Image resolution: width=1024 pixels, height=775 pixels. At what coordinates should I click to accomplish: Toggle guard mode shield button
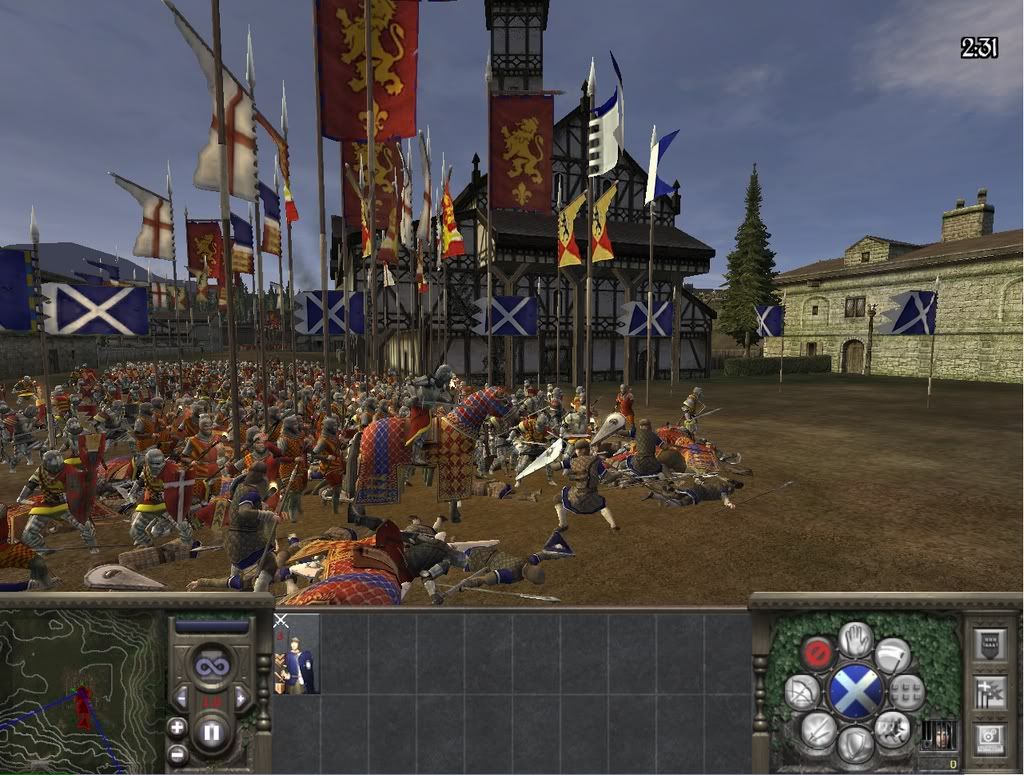click(855, 744)
